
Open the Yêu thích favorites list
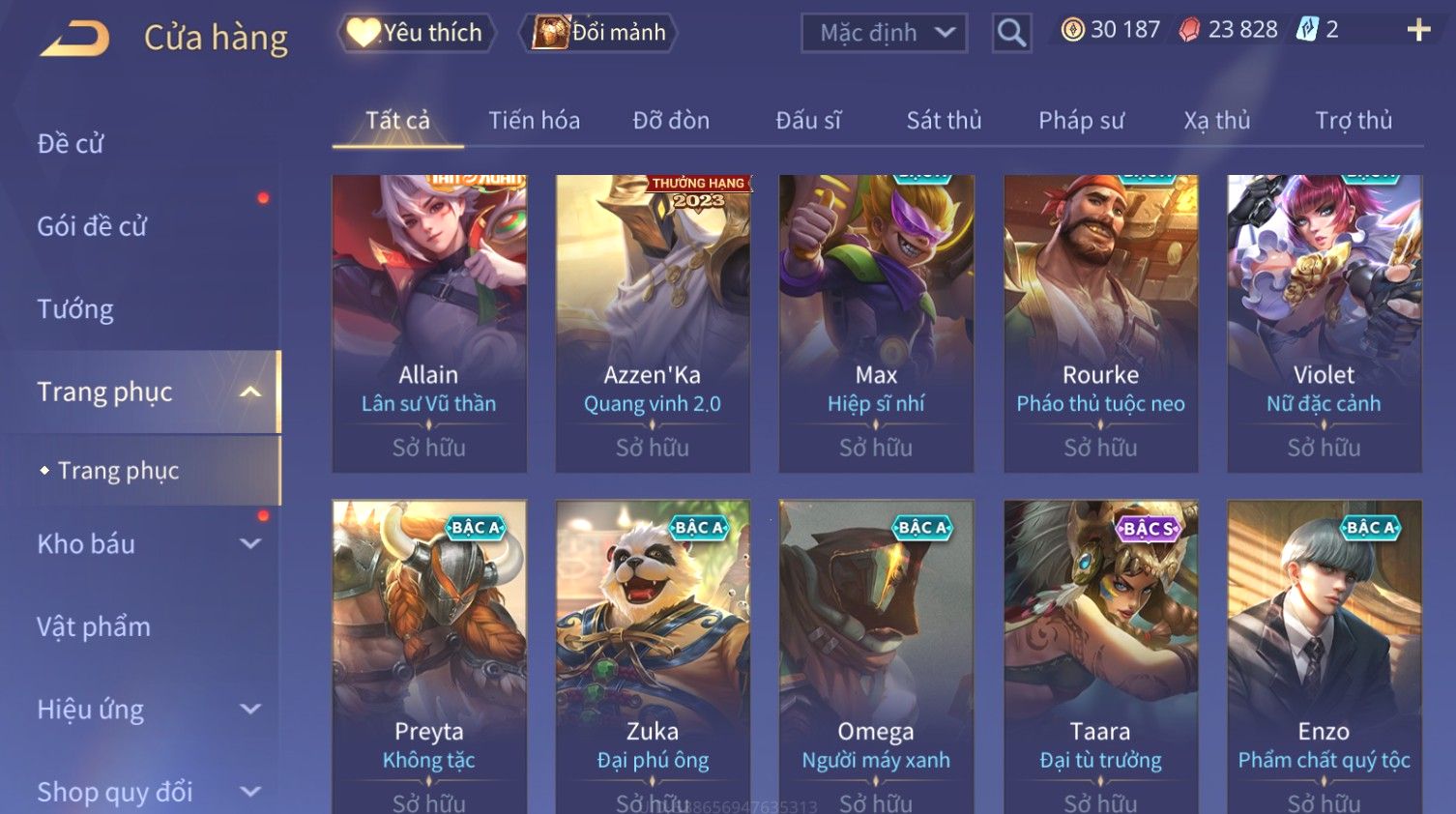417,33
